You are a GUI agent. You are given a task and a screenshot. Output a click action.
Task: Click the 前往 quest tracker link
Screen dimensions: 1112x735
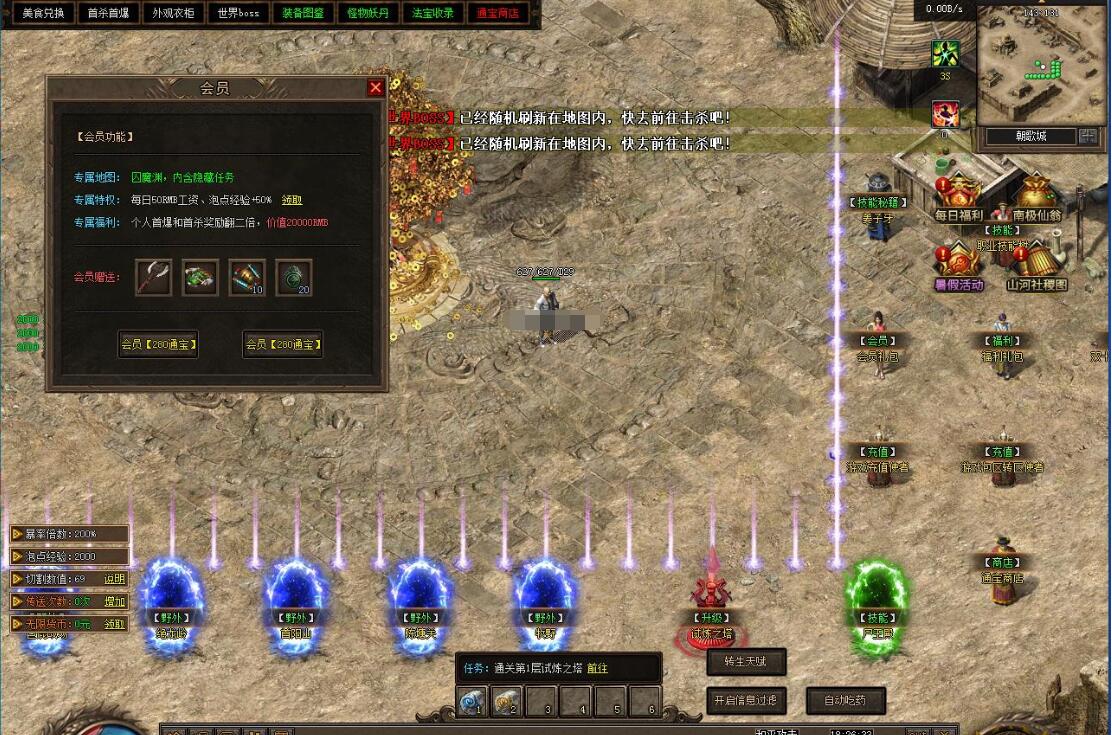coord(597,669)
